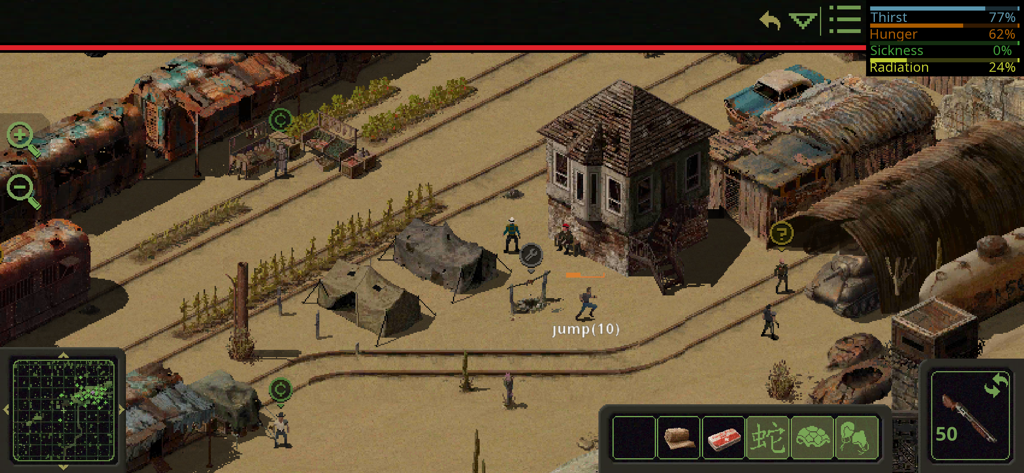Click the curved back arrow icon
This screenshot has width=1024, height=473.
click(769, 20)
